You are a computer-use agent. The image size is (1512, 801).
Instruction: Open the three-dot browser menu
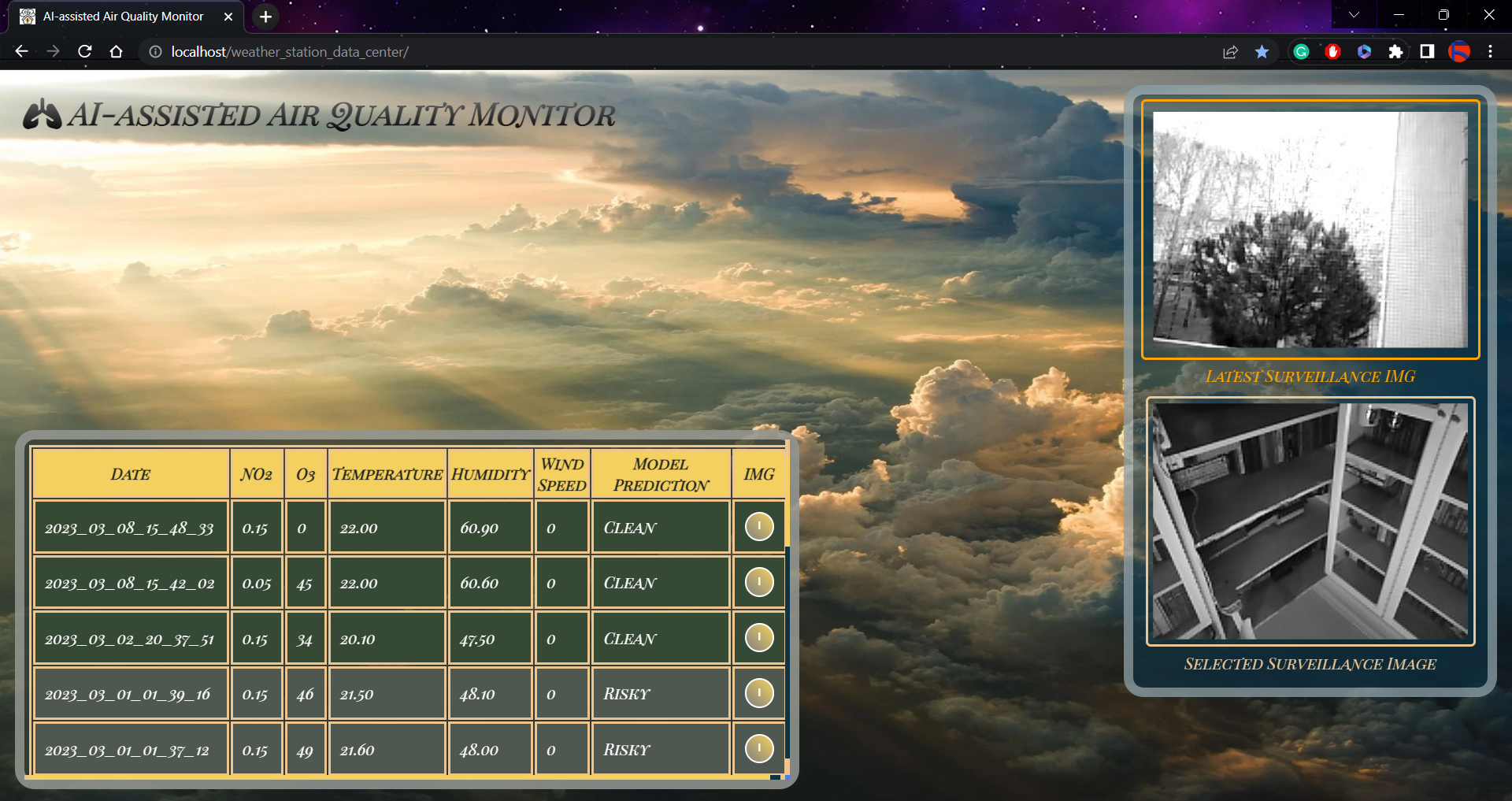tap(1491, 51)
